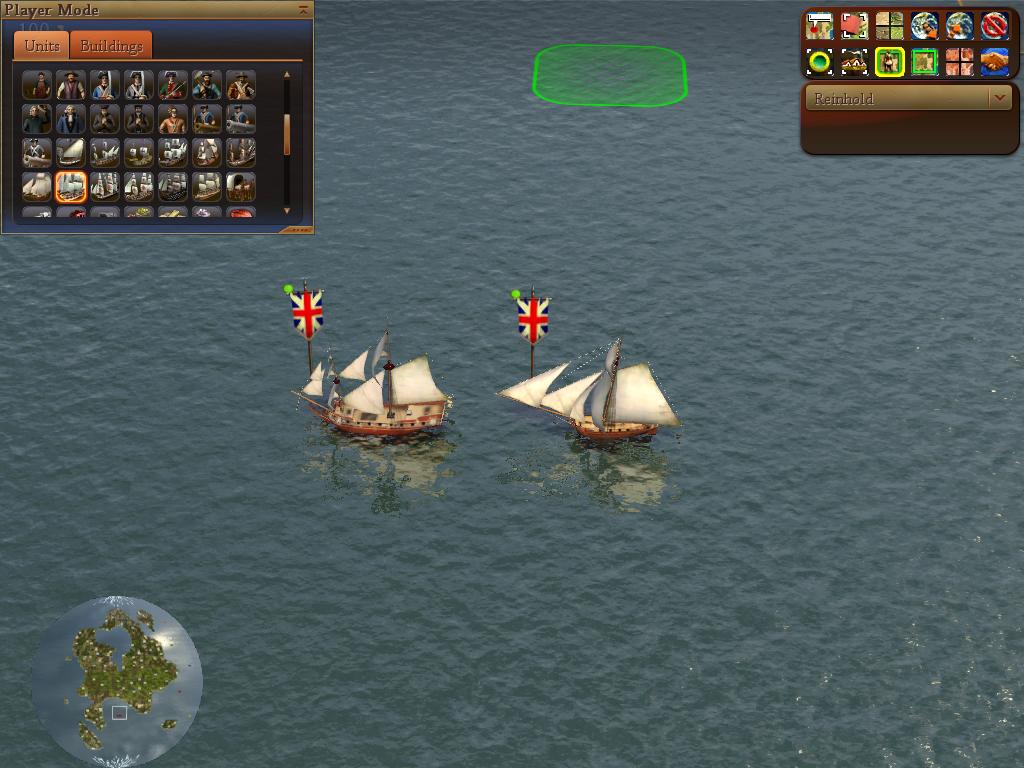Choose the orange-highlighted ship unit
Image resolution: width=1024 pixels, height=768 pixels.
(x=71, y=186)
